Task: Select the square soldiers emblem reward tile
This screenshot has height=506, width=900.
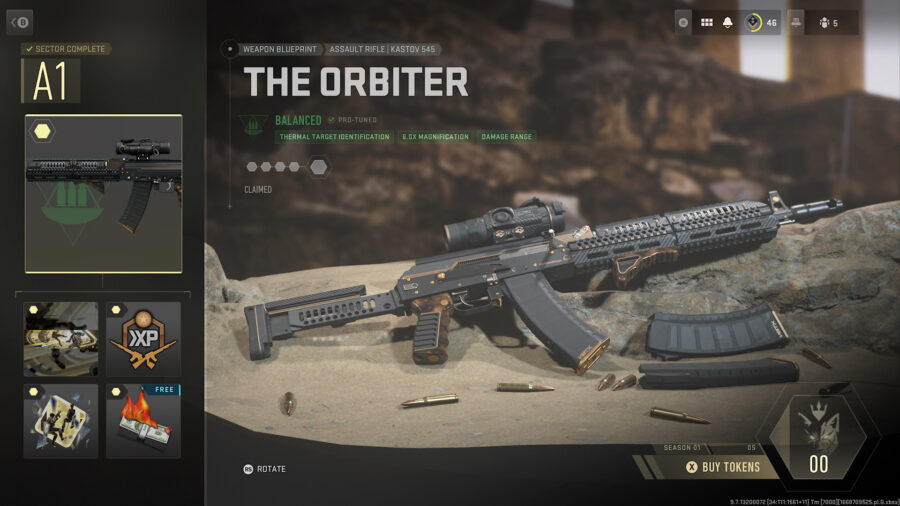Action: pos(61,421)
